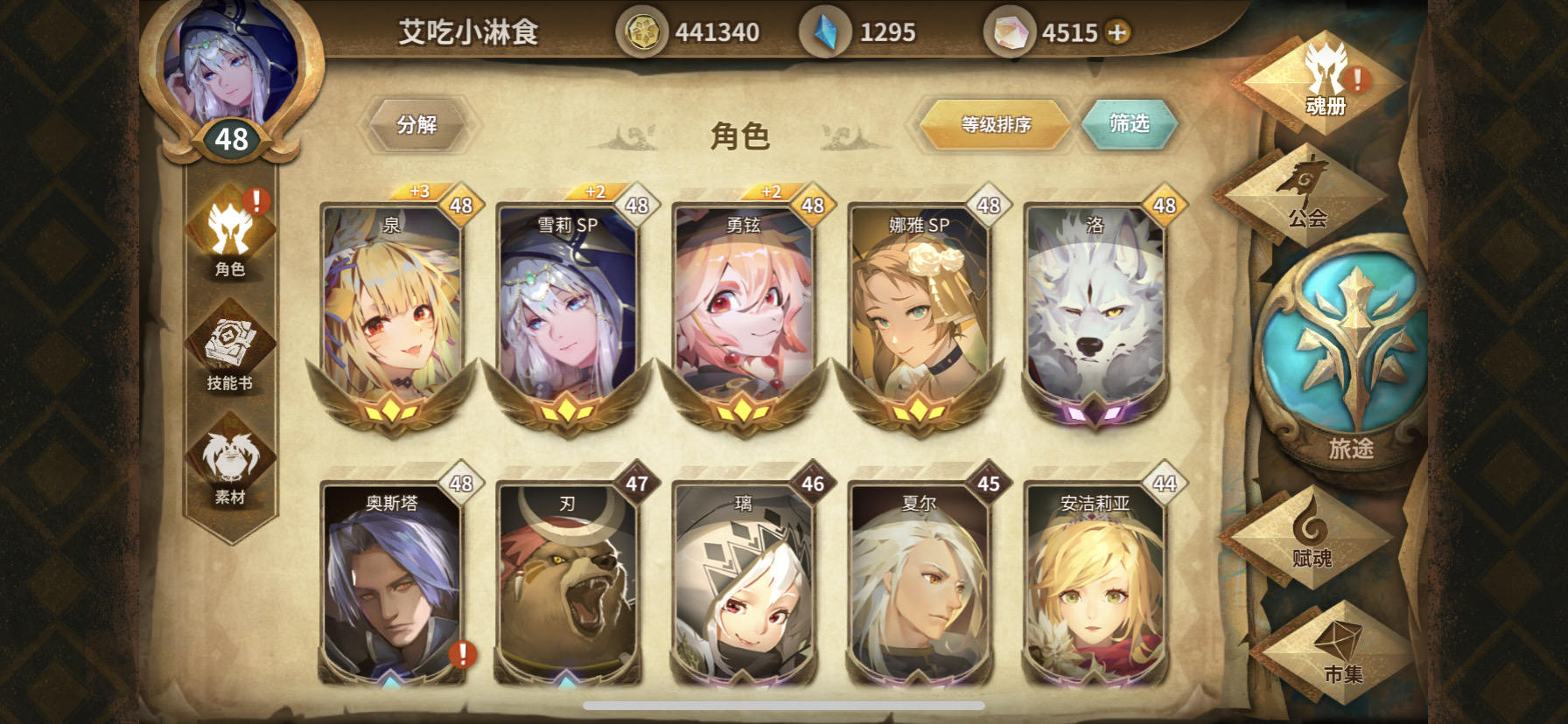Toggle the red alert on 魂册
The height and width of the screenshot is (724, 1568).
(1355, 79)
